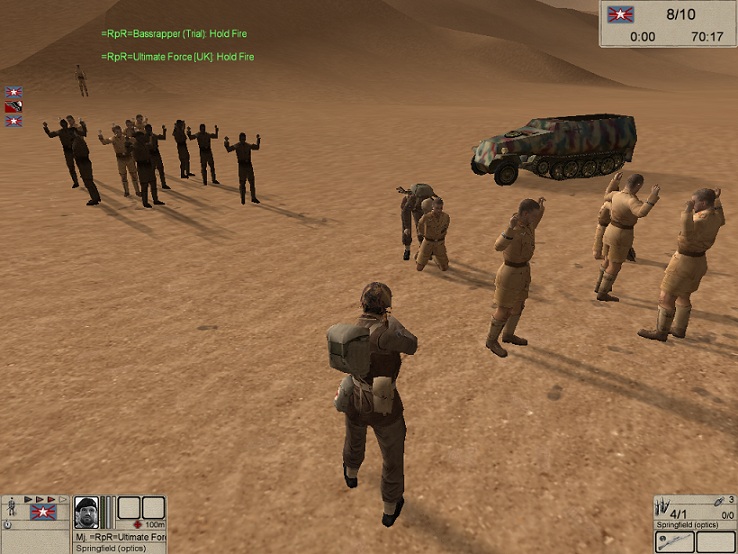Screen dimensions: 738x554
Task: Click the soldier stance icon
Action: [x=10, y=509]
